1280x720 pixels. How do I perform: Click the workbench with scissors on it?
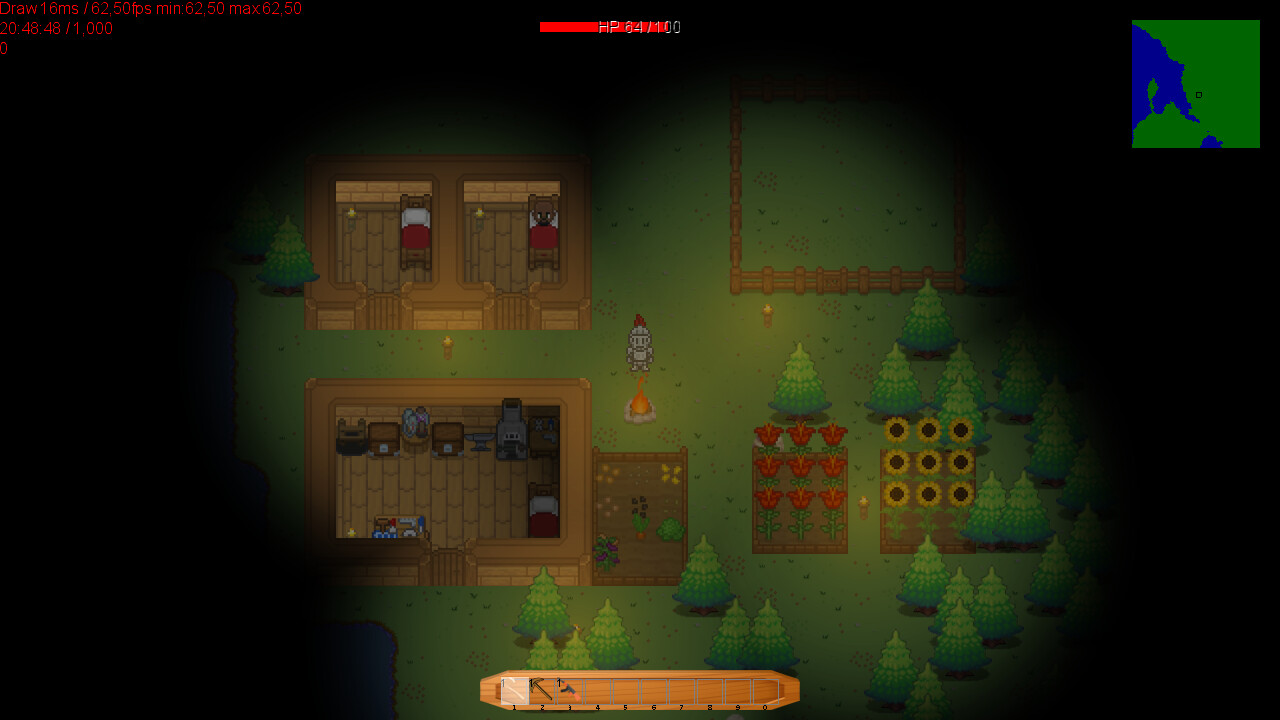(543, 432)
